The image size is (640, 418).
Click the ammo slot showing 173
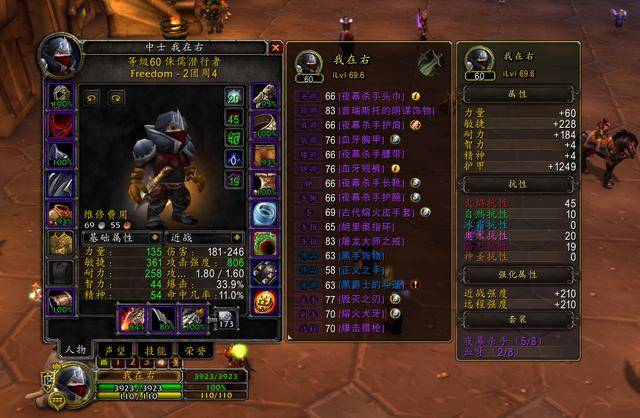(225, 318)
